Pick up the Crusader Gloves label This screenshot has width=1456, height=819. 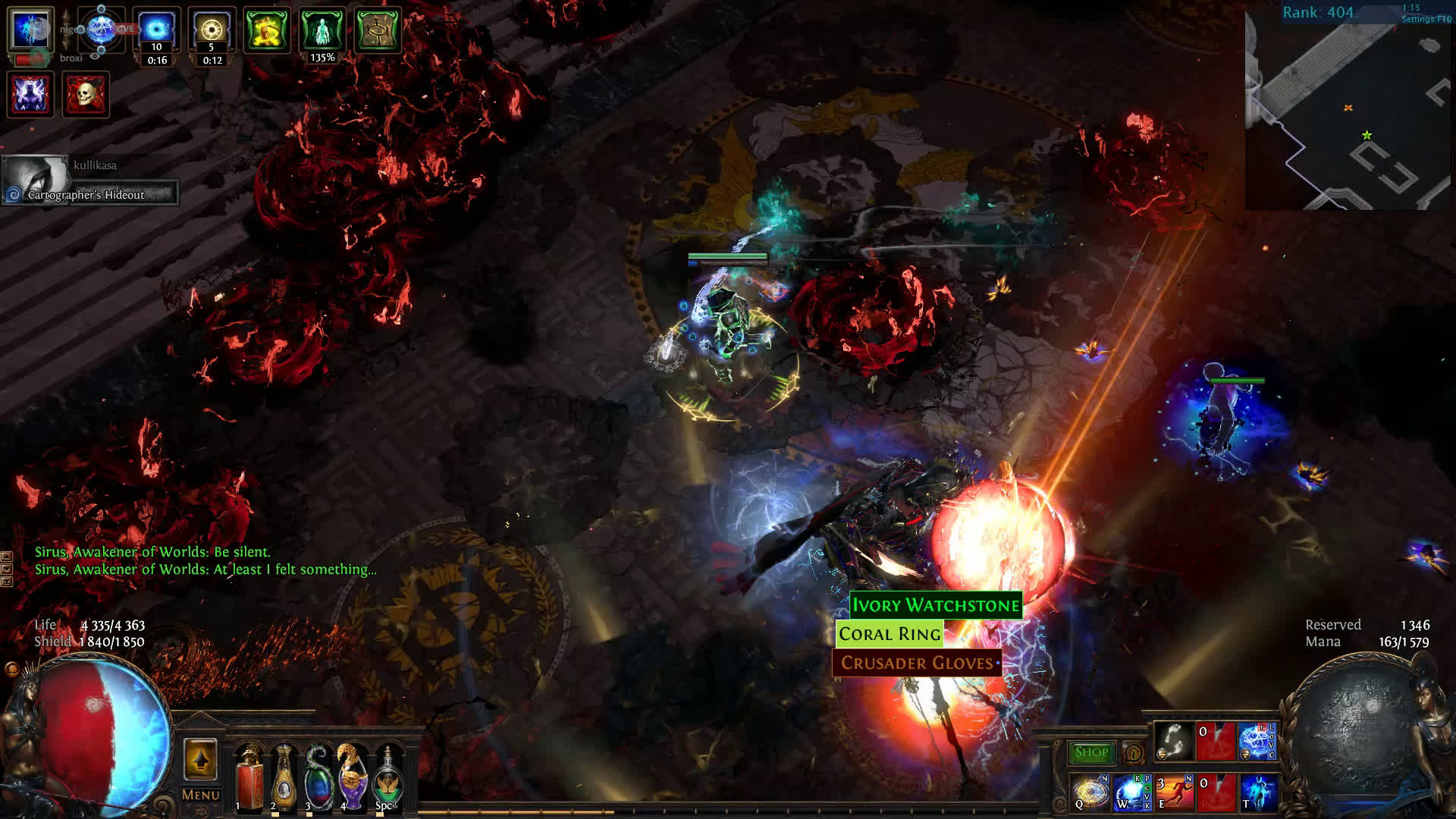917,664
